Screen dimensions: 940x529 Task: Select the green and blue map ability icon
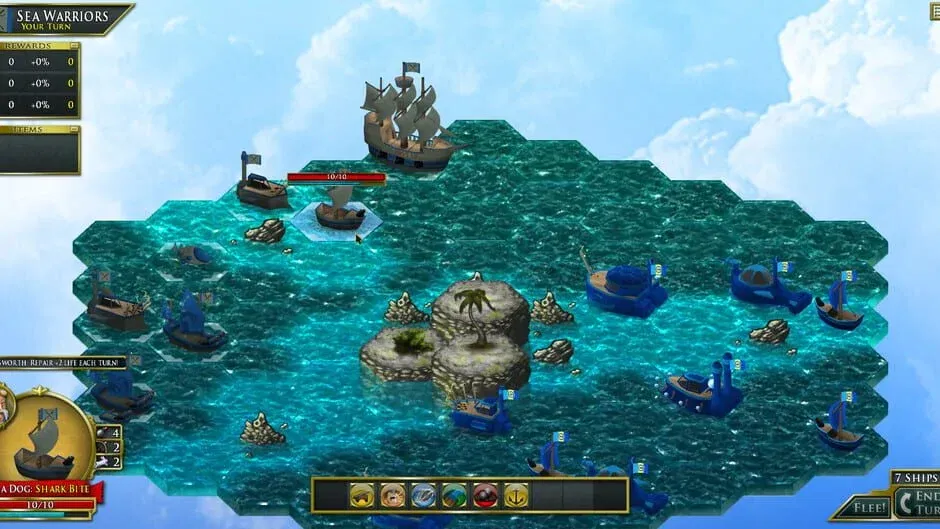[455, 495]
